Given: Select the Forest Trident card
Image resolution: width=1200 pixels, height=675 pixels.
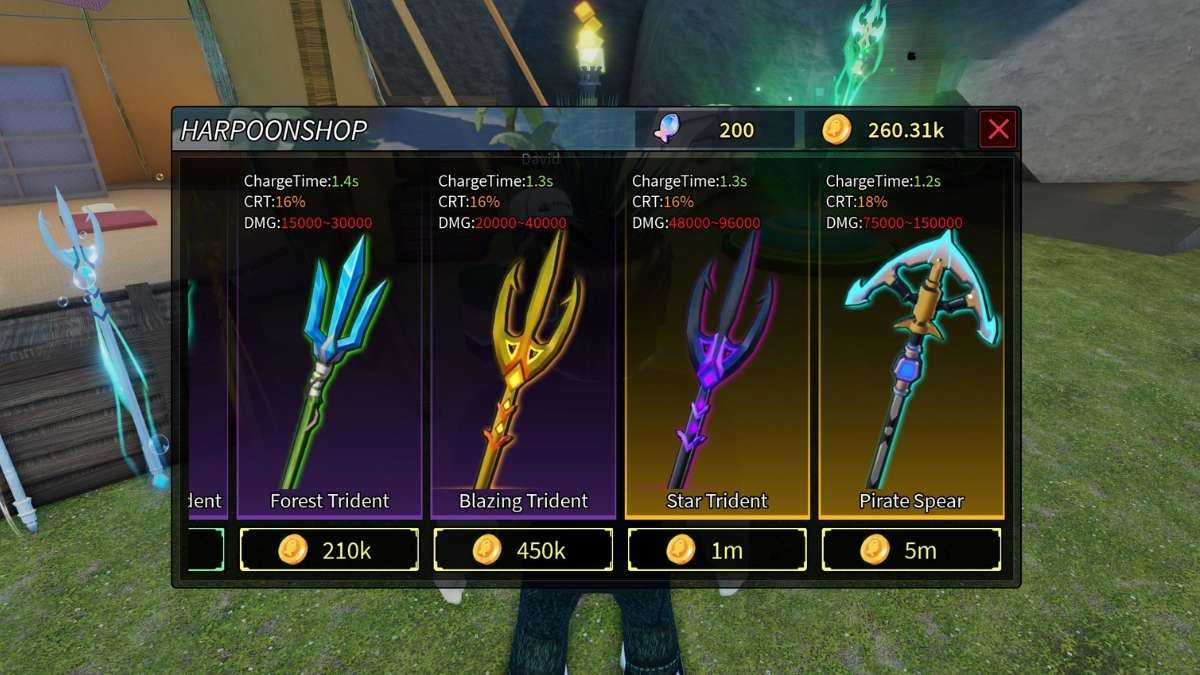Looking at the screenshot, I should (x=329, y=360).
